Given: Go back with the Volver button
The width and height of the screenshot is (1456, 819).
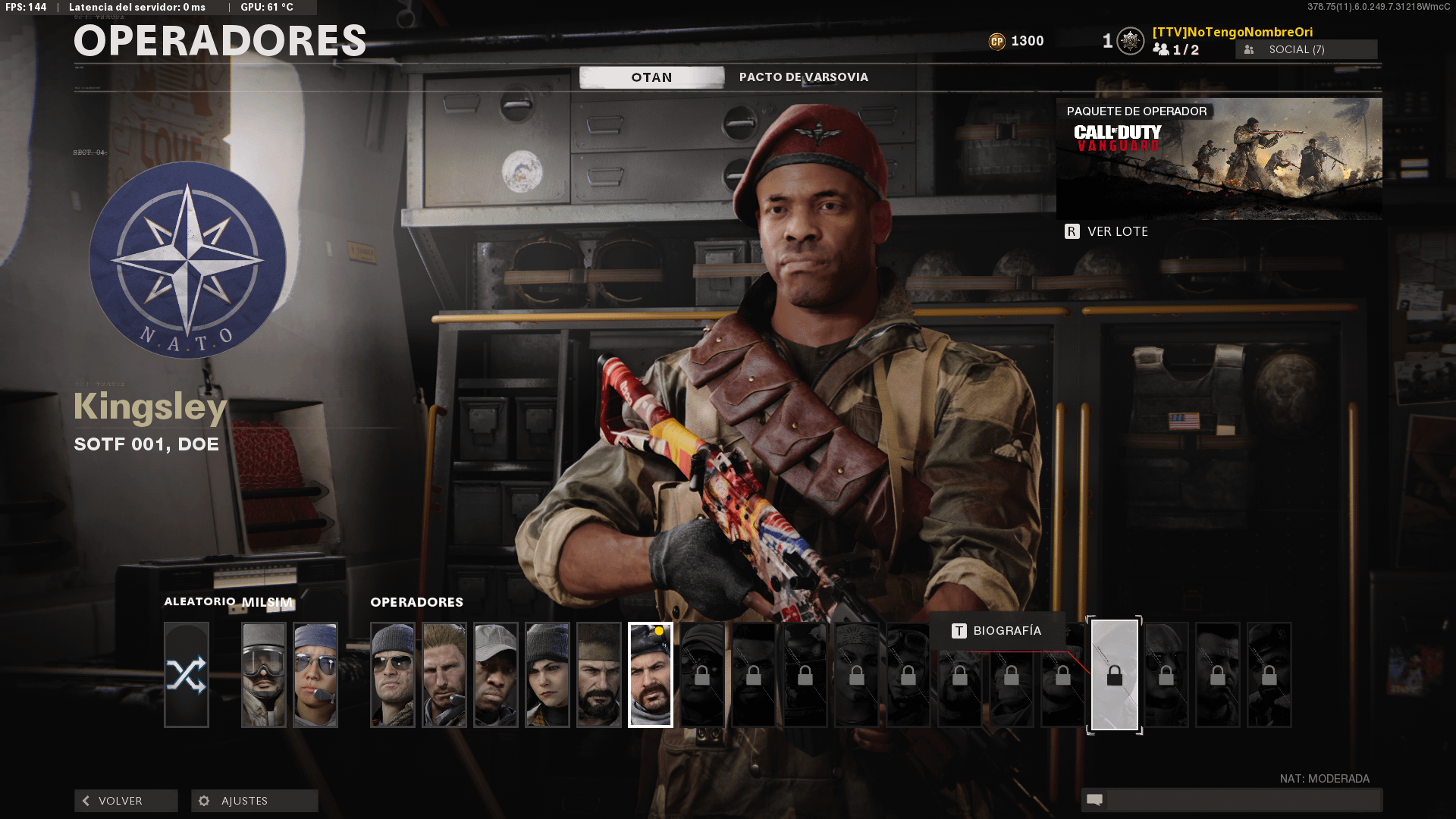Looking at the screenshot, I should click(x=126, y=801).
